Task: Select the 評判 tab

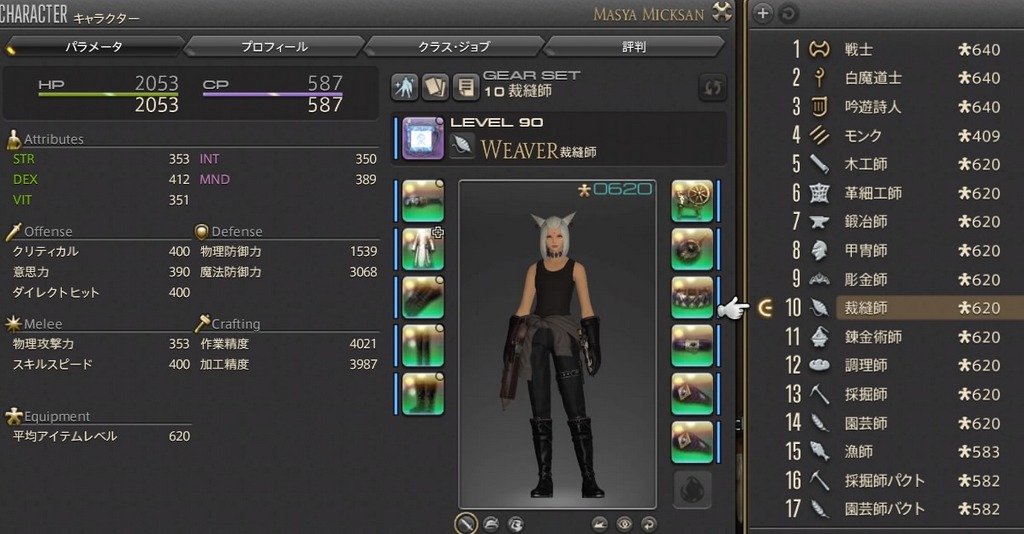Action: 634,46
